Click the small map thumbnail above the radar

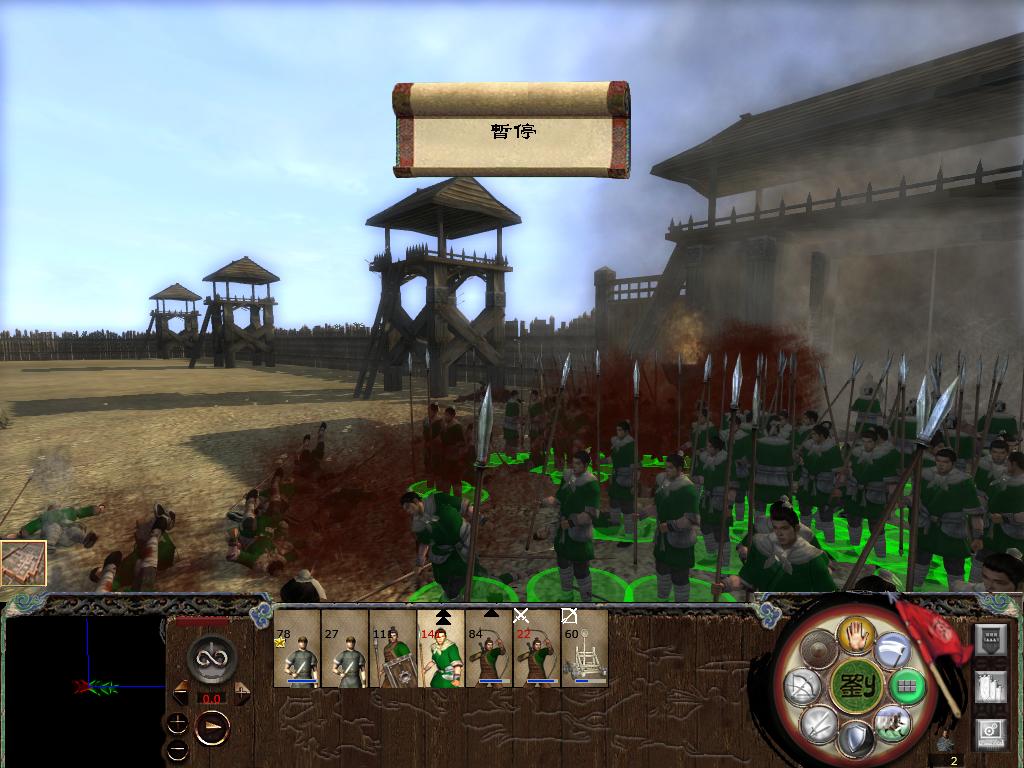(23, 563)
